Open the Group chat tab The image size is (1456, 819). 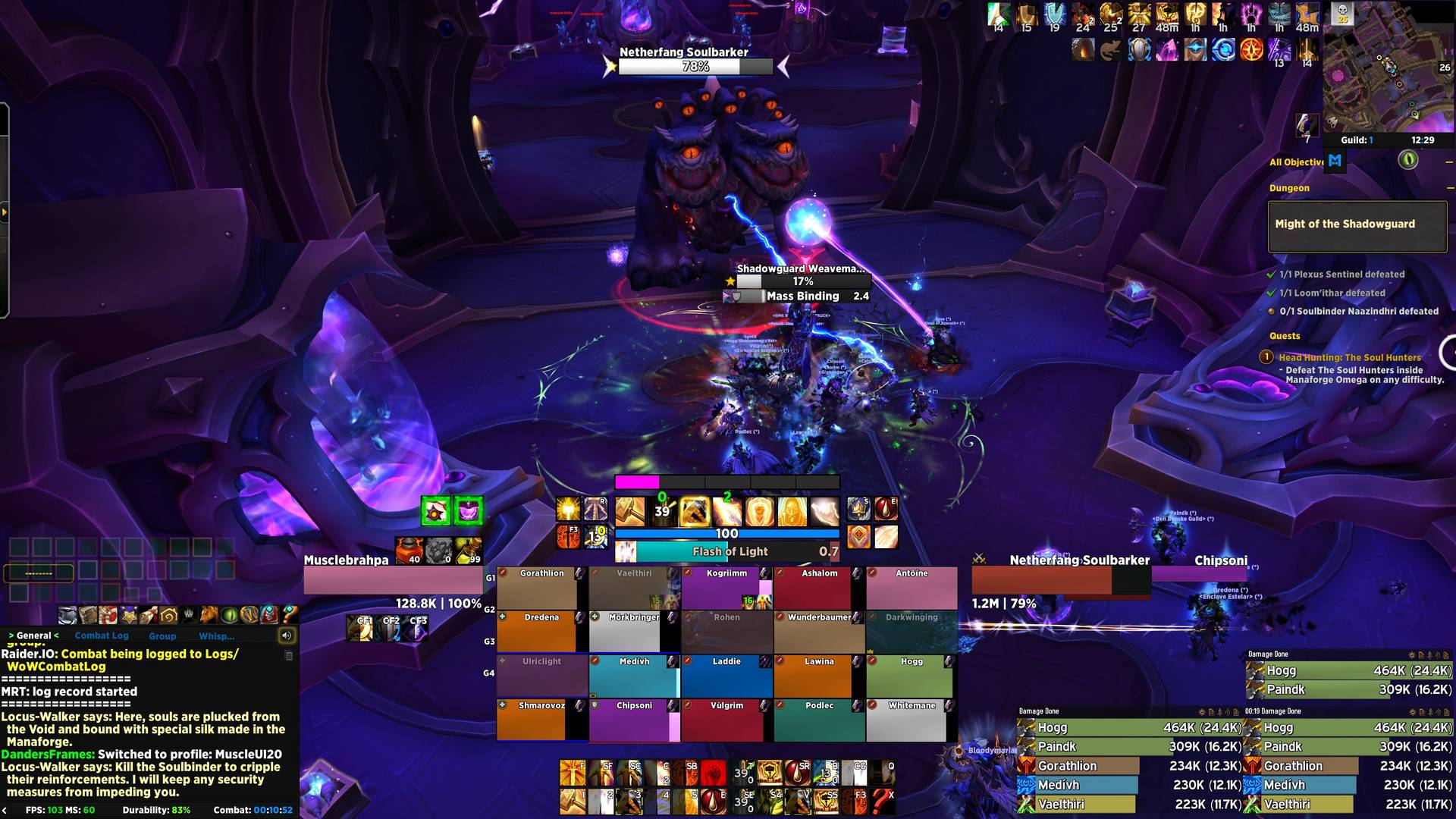coord(162,636)
